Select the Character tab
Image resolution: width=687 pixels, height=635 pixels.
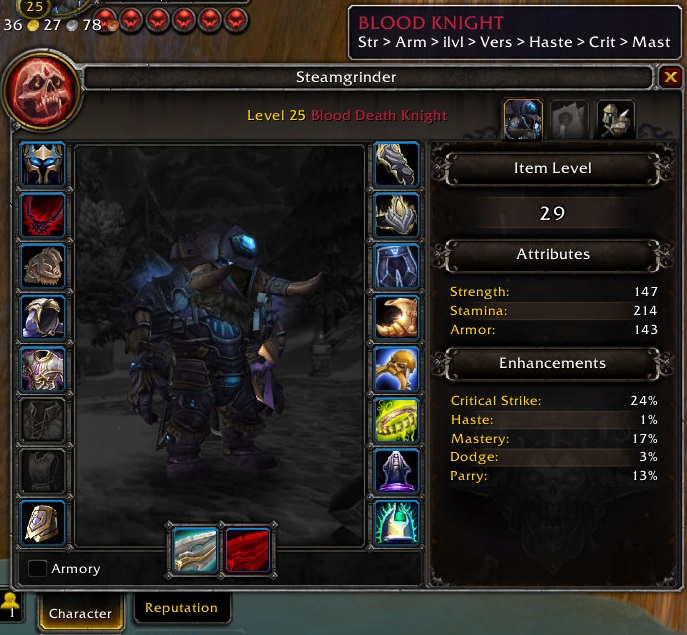pyautogui.click(x=80, y=613)
